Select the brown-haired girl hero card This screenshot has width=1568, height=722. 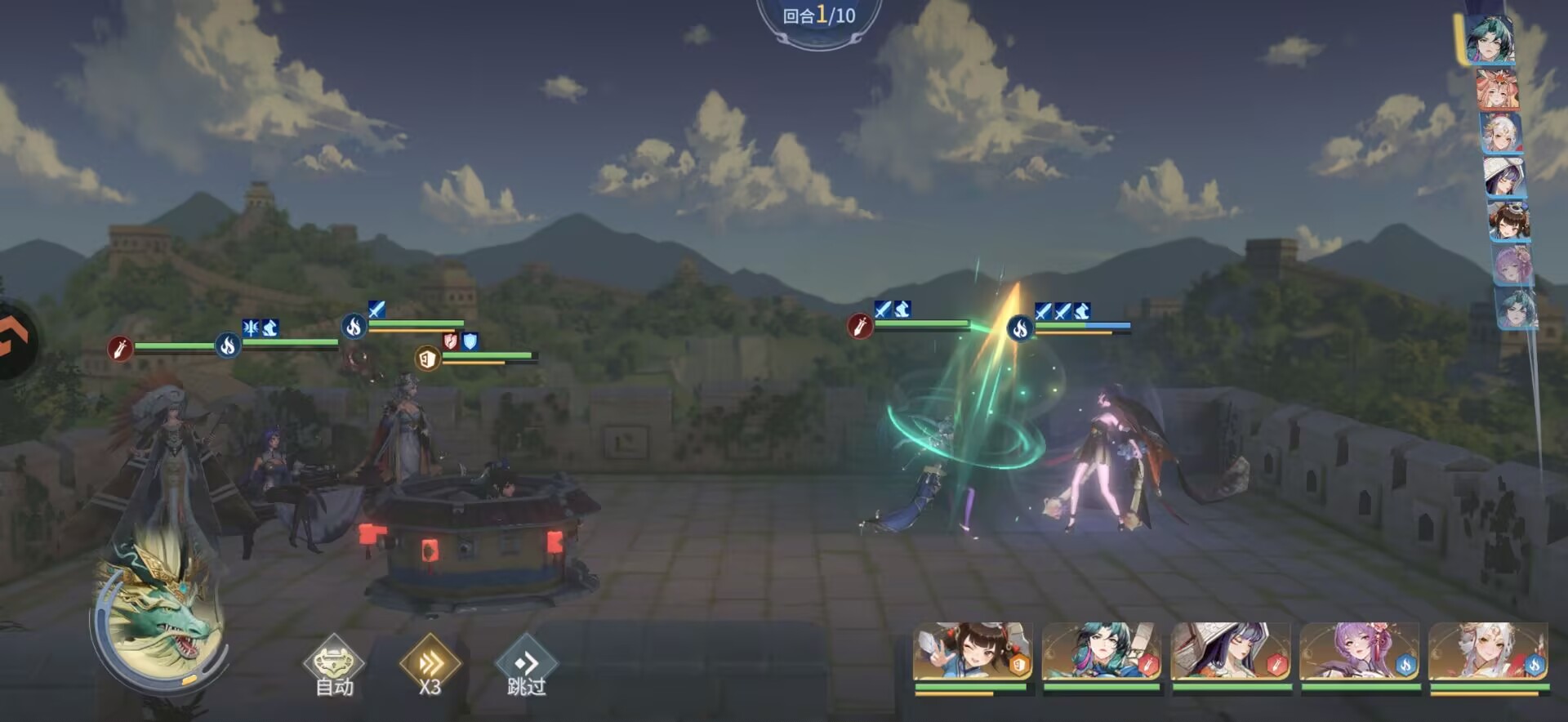point(973,653)
